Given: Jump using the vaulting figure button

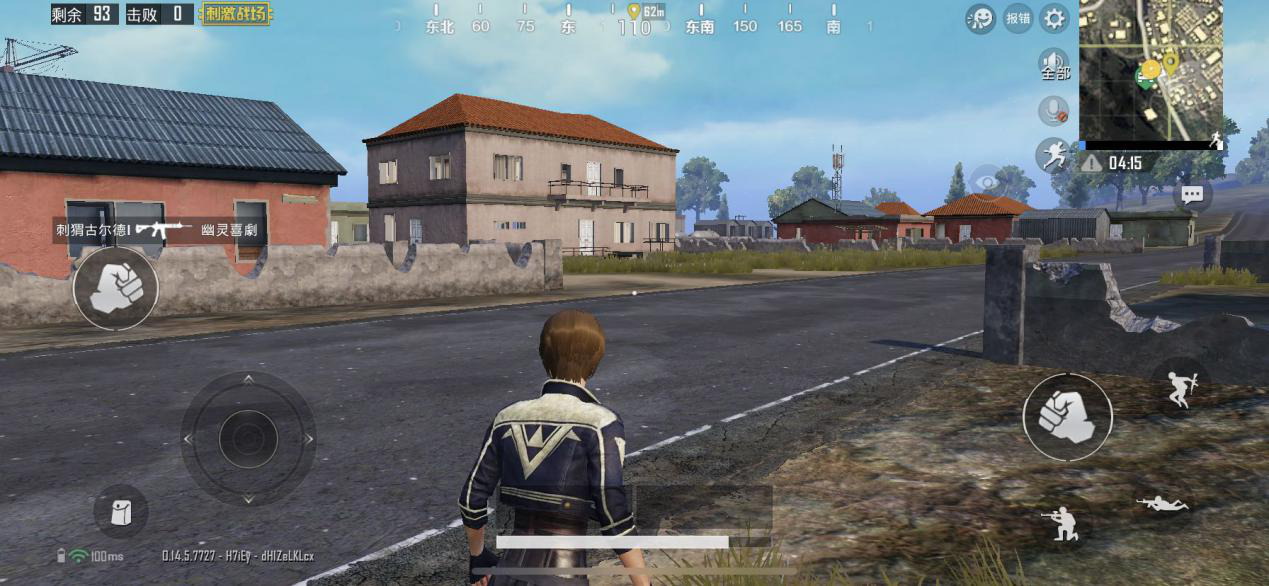Looking at the screenshot, I should click(1180, 387).
